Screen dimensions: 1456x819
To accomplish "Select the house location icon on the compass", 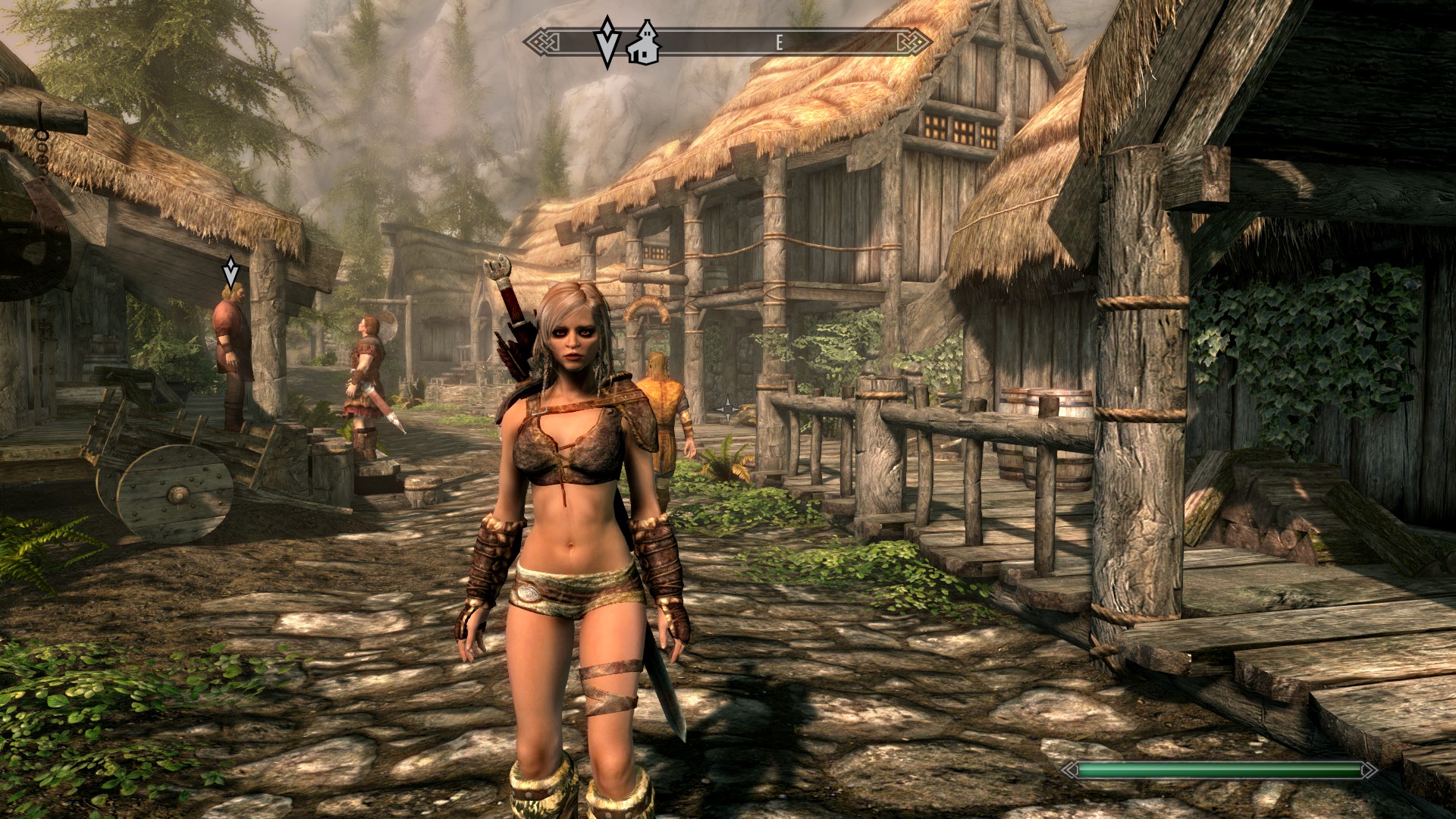I will click(x=645, y=43).
